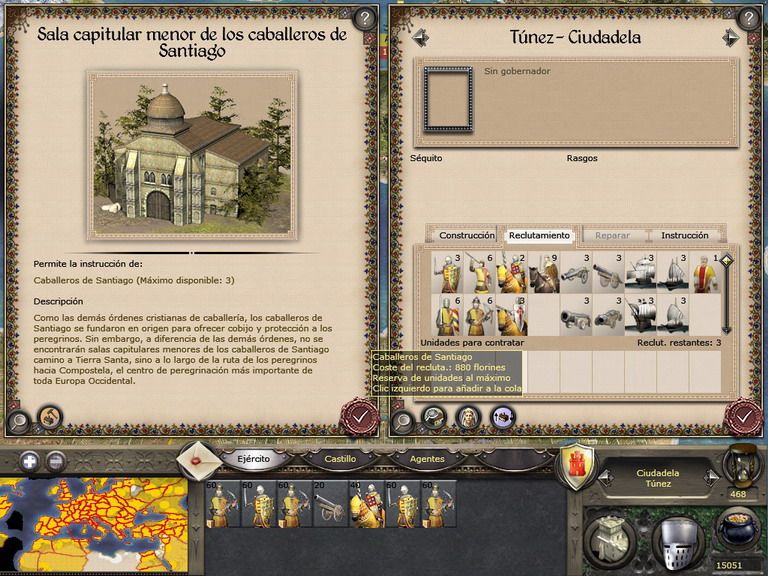Switch to the Castillo tab
Screen dimensions: 768x576
coord(340,459)
